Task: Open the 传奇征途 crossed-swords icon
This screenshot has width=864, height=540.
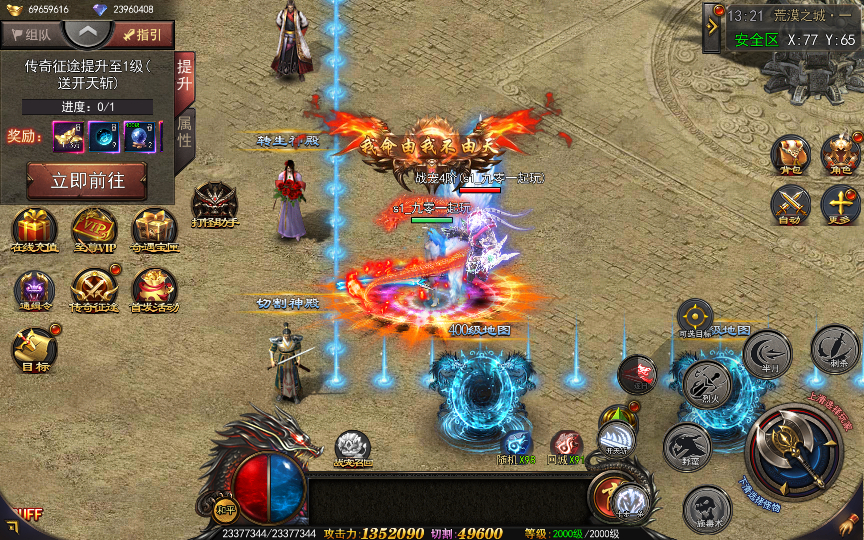Action: [x=93, y=290]
